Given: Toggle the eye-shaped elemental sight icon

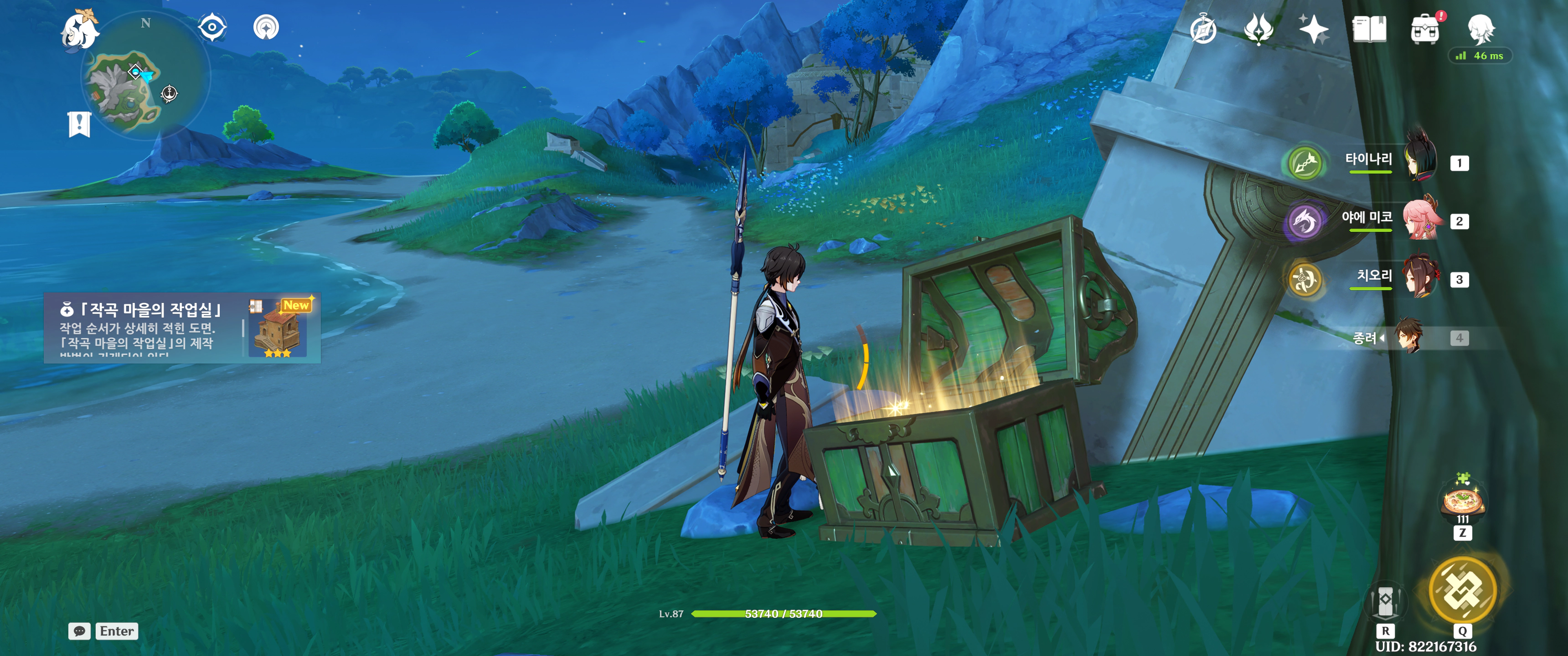Looking at the screenshot, I should click(x=212, y=27).
